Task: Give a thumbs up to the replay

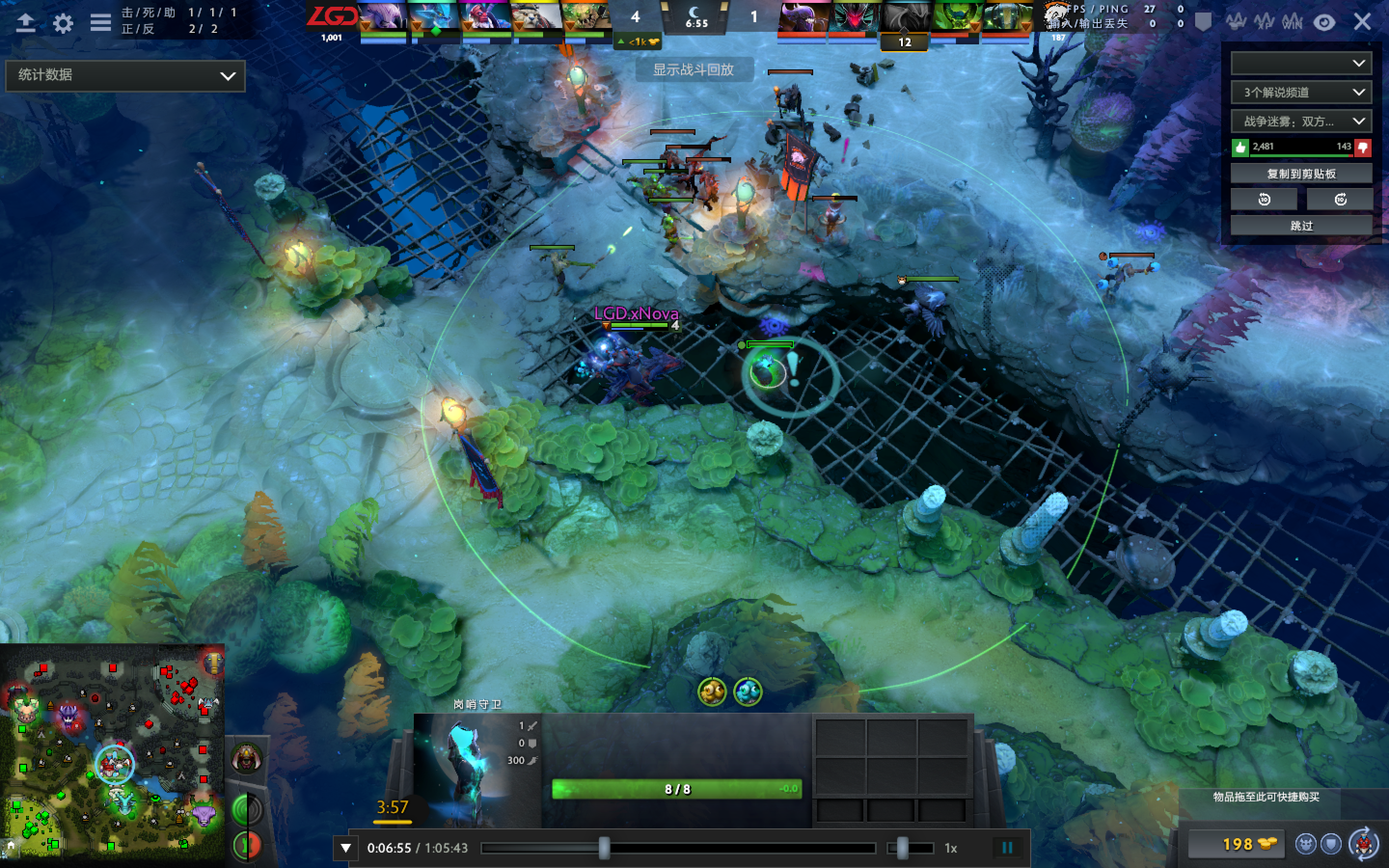Action: [x=1240, y=147]
